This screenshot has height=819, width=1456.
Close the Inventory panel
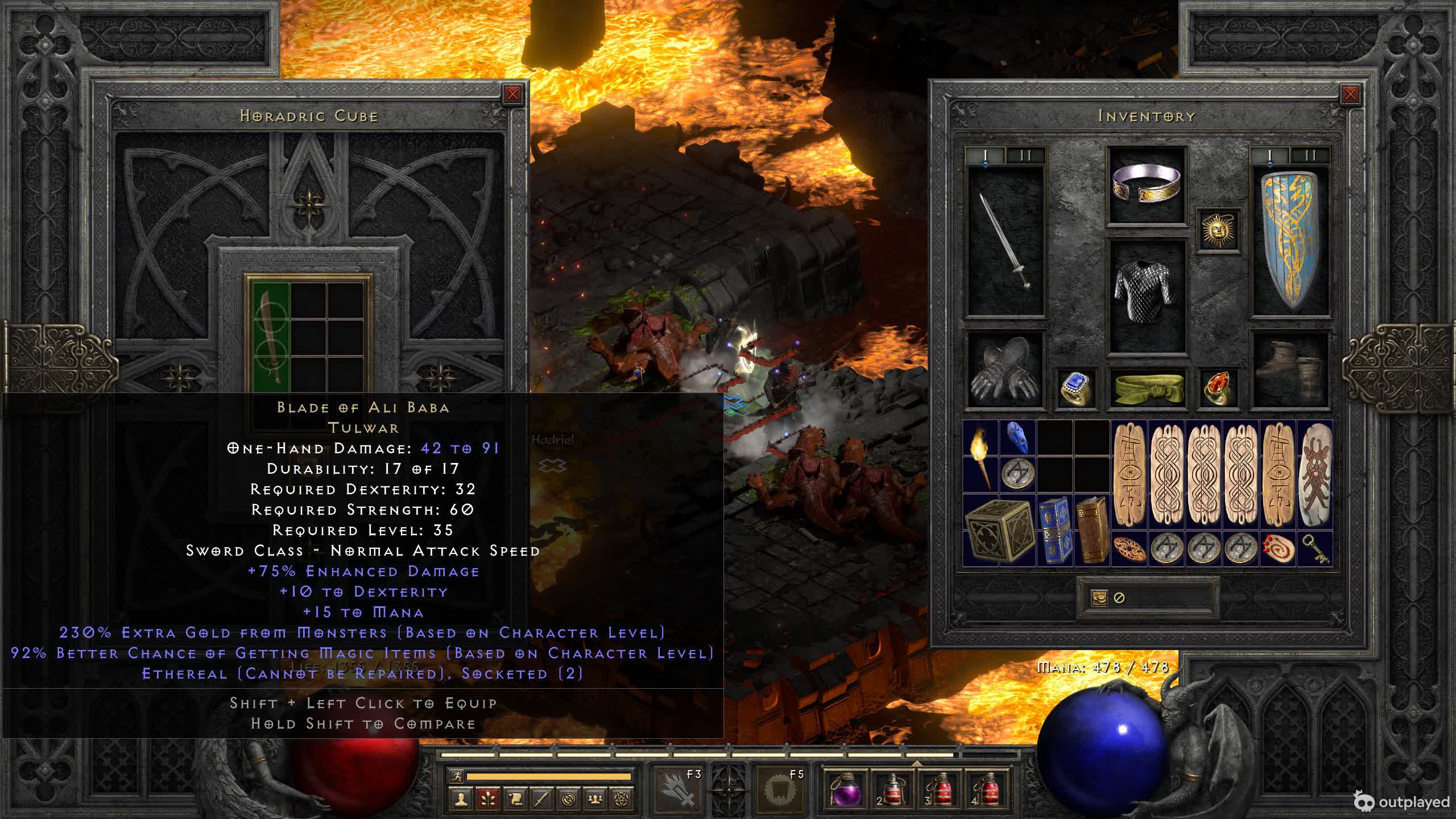point(1350,94)
